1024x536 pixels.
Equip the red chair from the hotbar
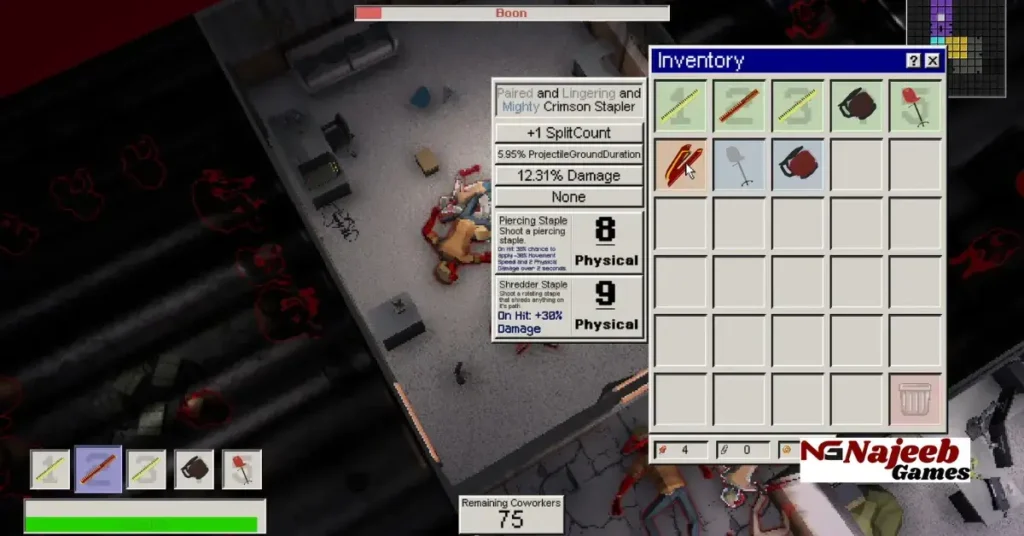[x=241, y=469]
